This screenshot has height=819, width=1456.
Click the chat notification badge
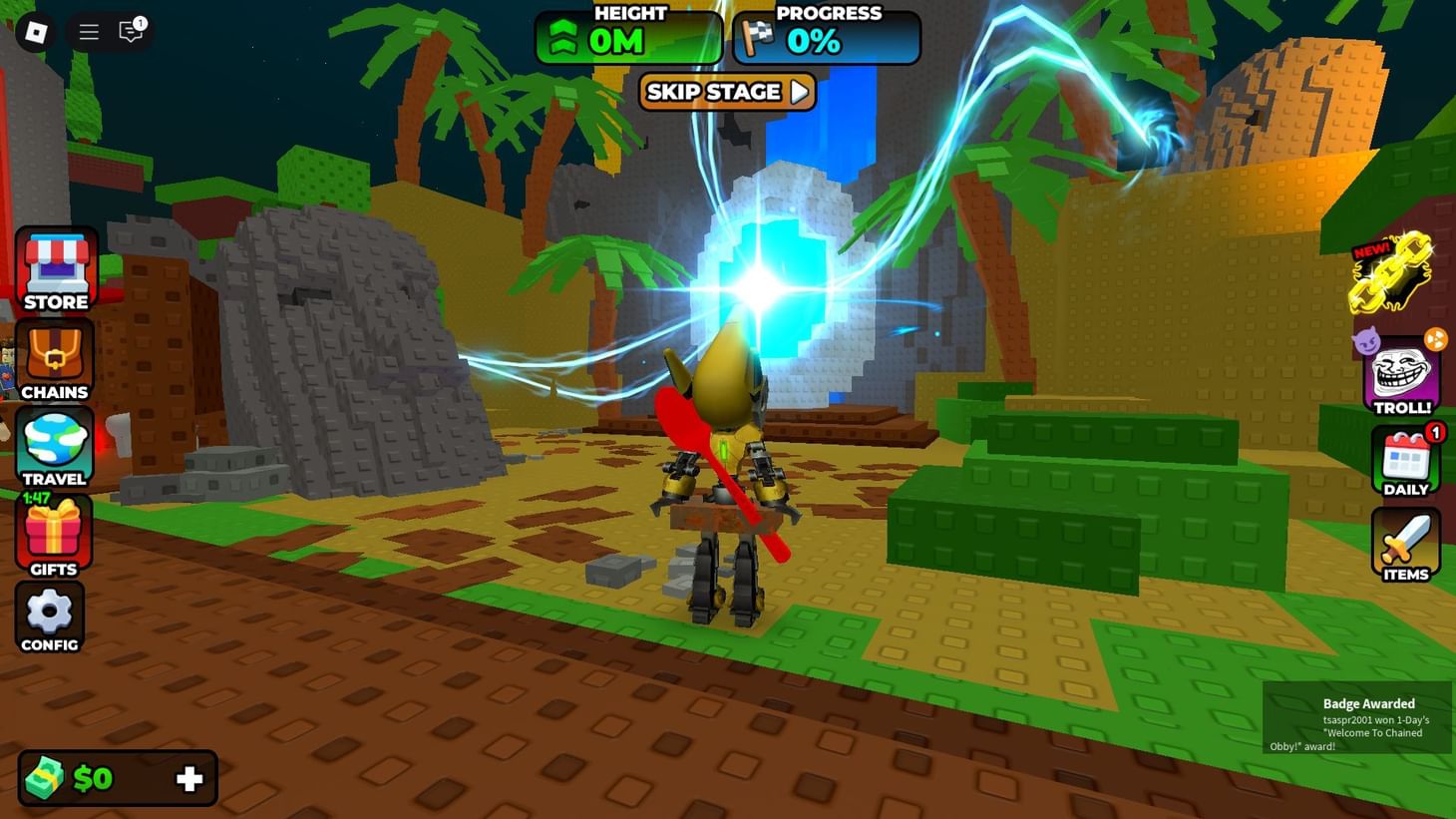(x=141, y=20)
